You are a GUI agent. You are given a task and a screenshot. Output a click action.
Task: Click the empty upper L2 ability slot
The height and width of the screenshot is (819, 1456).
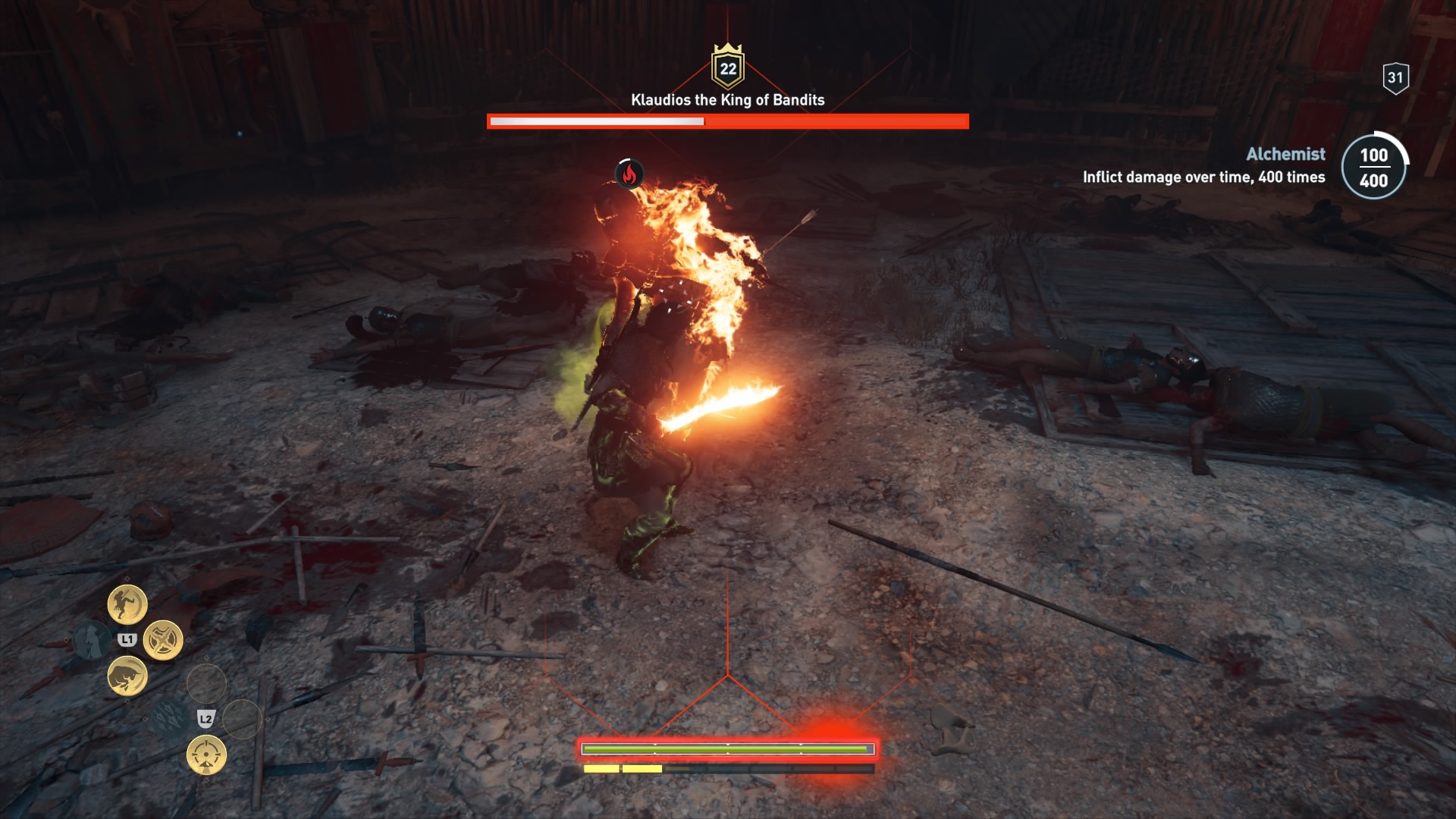click(x=206, y=682)
